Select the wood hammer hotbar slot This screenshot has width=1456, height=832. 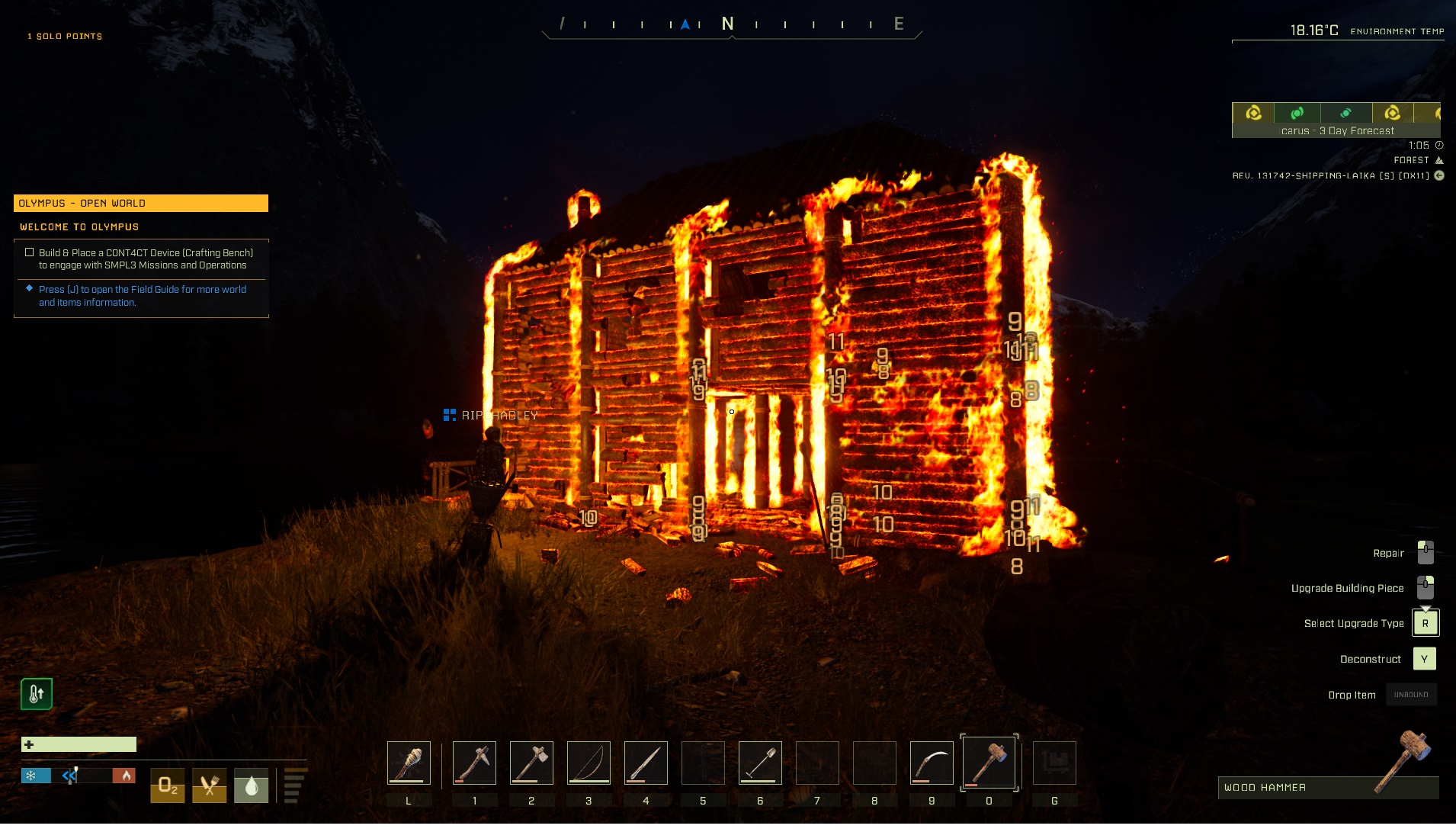point(989,763)
